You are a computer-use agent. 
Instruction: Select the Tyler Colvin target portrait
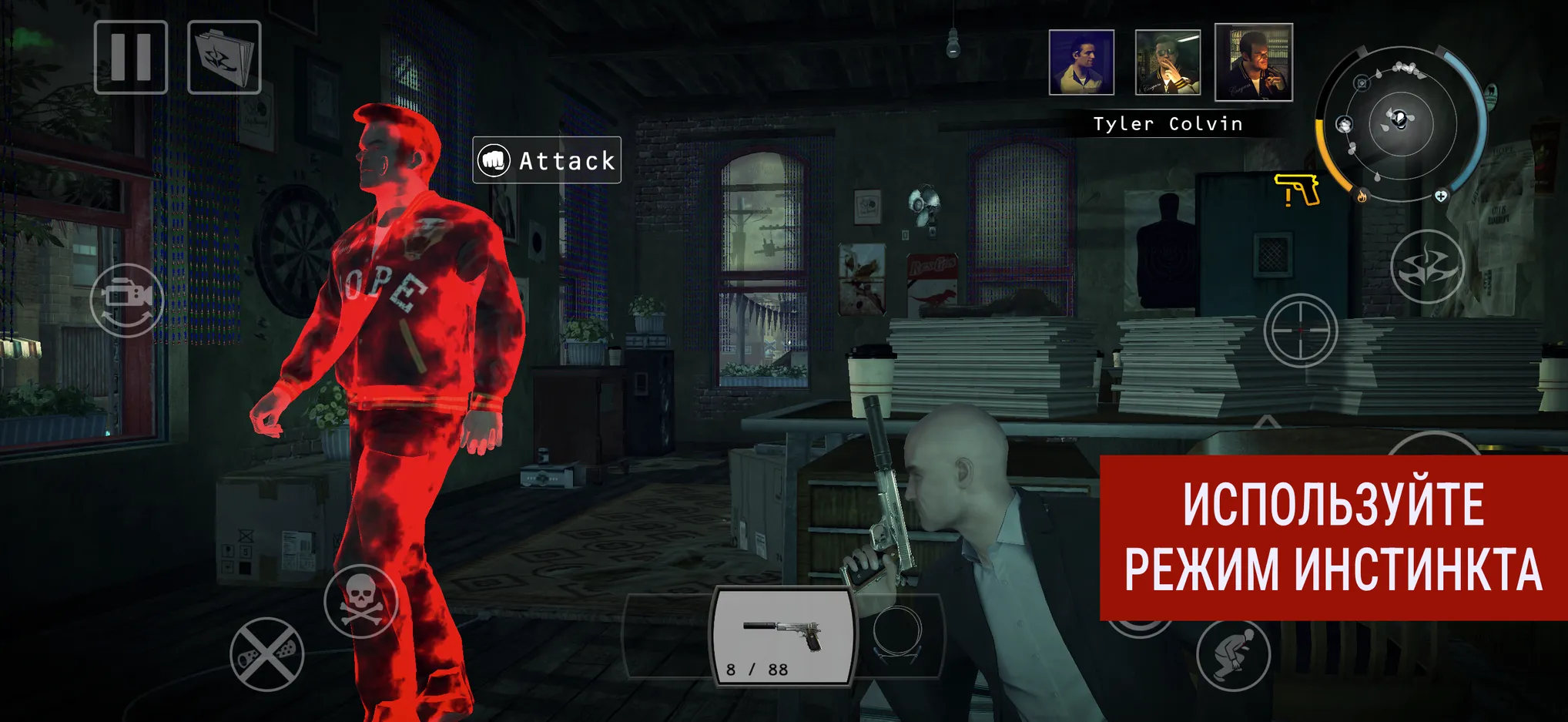click(x=1253, y=62)
